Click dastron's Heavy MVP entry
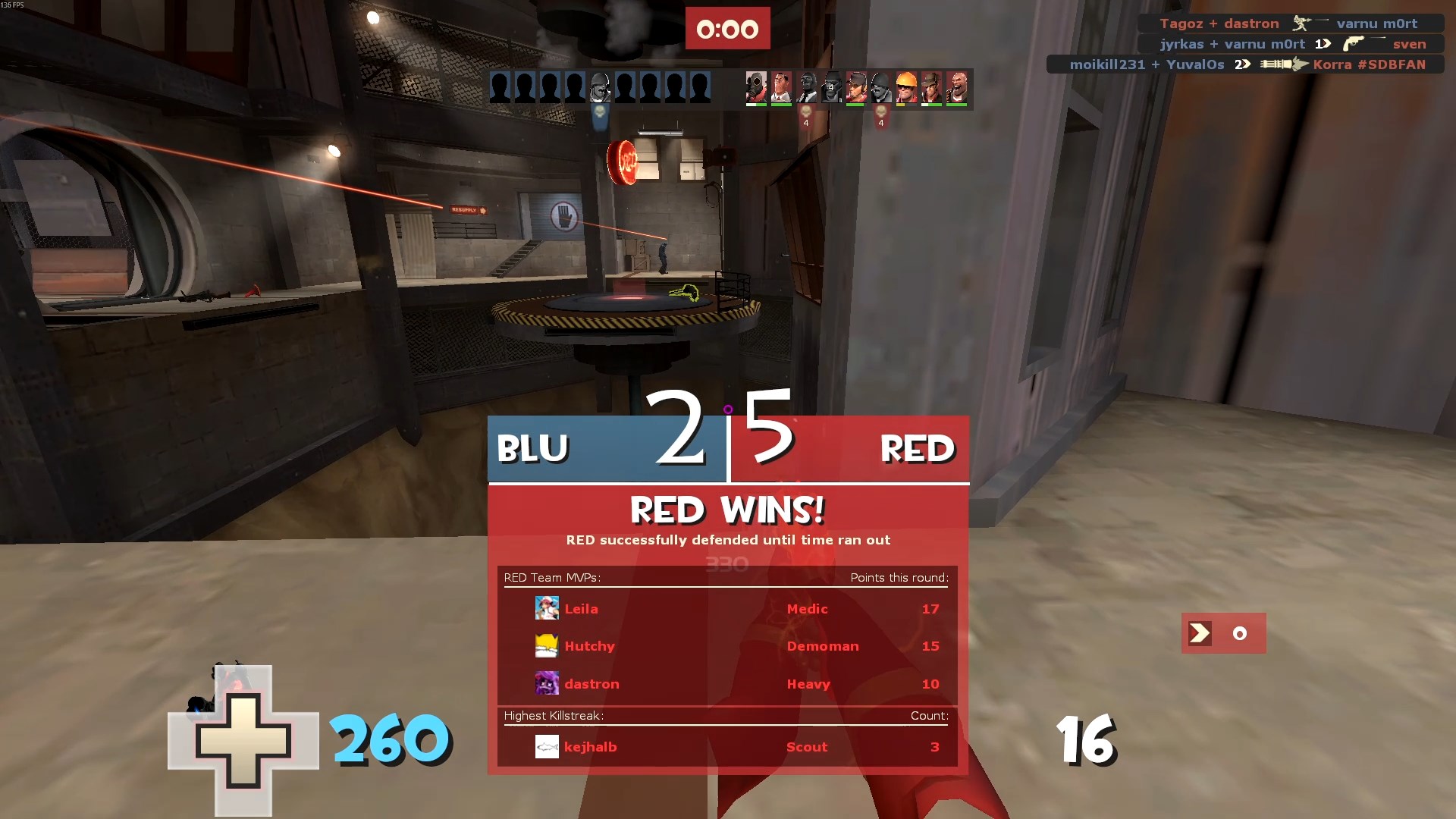Viewport: 1456px width, 819px height. (x=726, y=684)
